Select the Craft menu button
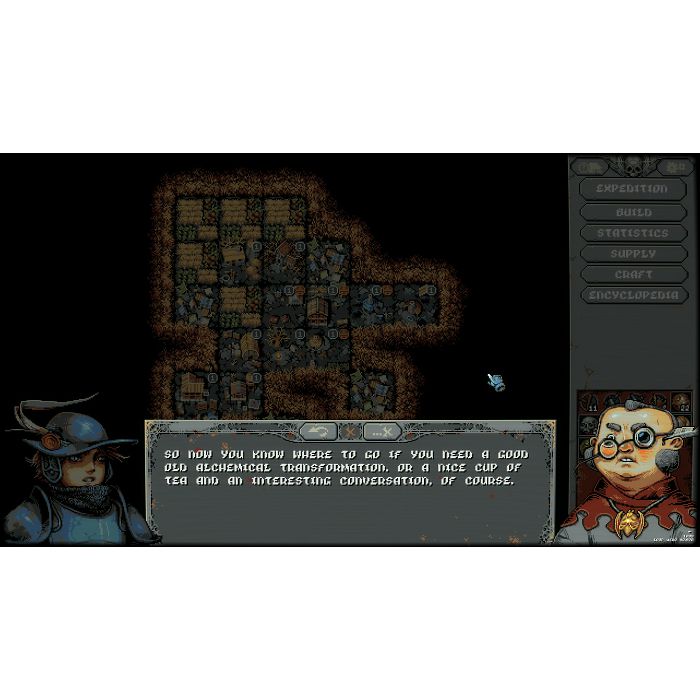 (x=633, y=275)
